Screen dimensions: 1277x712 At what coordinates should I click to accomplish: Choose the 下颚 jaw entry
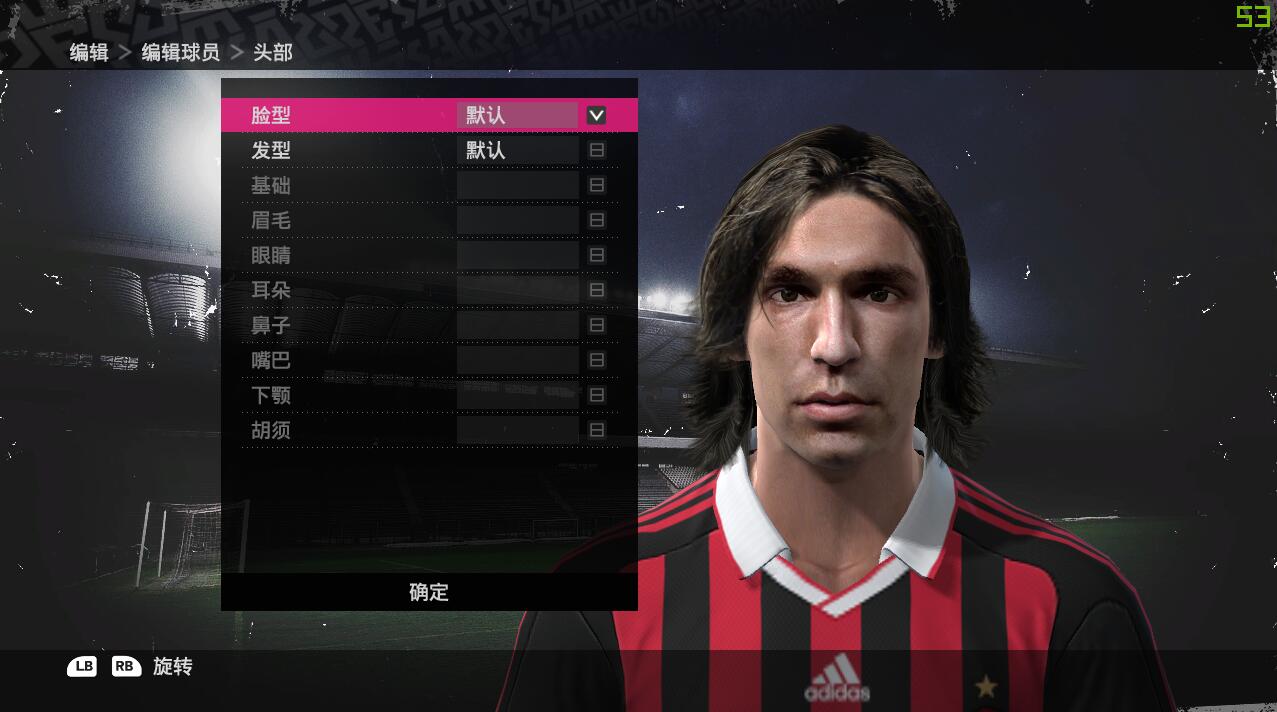click(271, 395)
